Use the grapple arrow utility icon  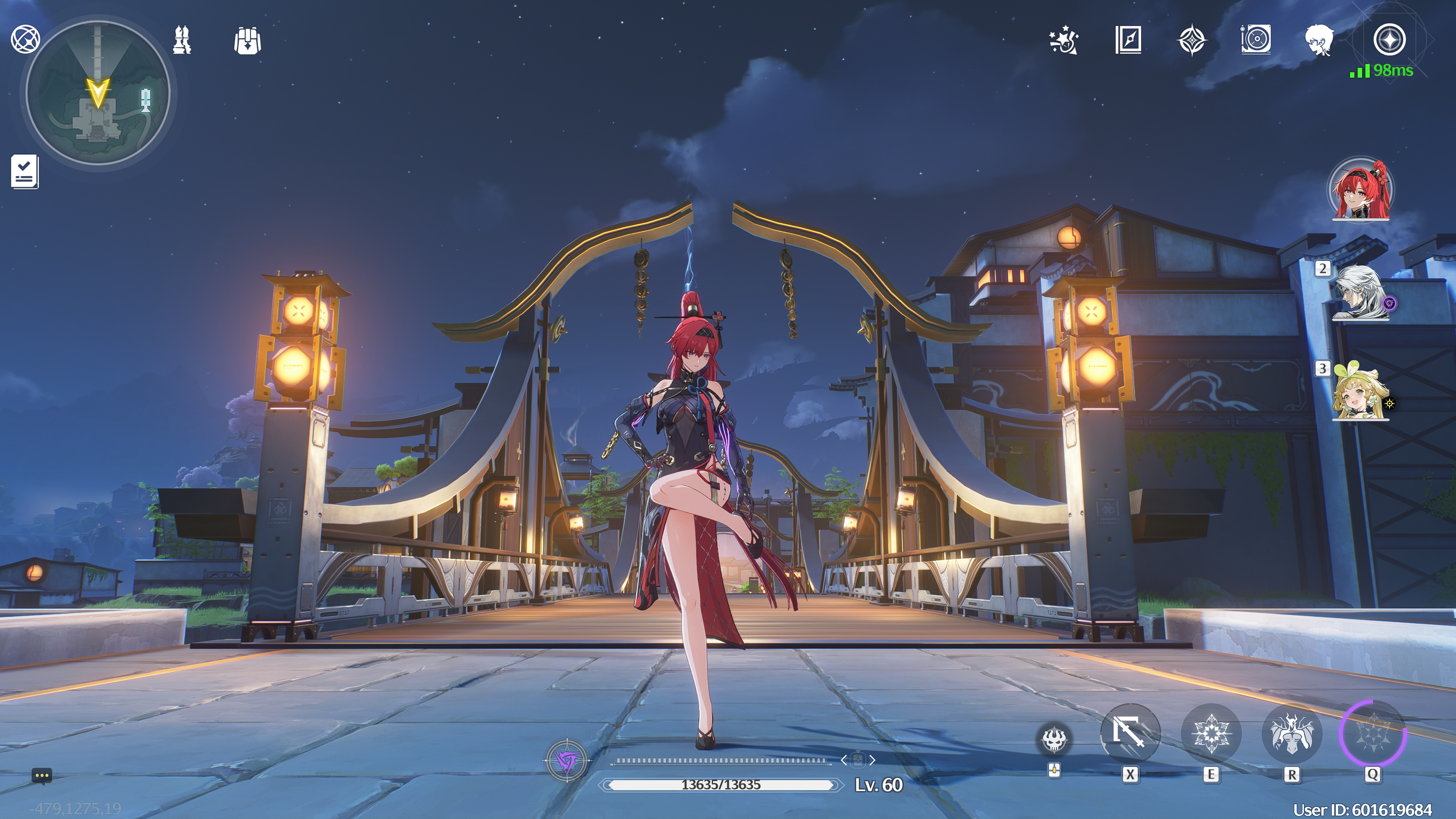point(1130,733)
